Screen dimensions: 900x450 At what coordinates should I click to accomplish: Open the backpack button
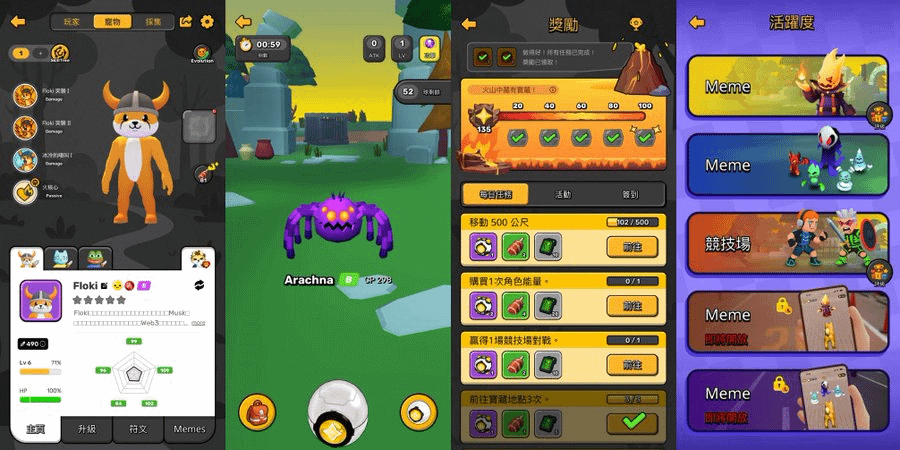click(x=257, y=412)
